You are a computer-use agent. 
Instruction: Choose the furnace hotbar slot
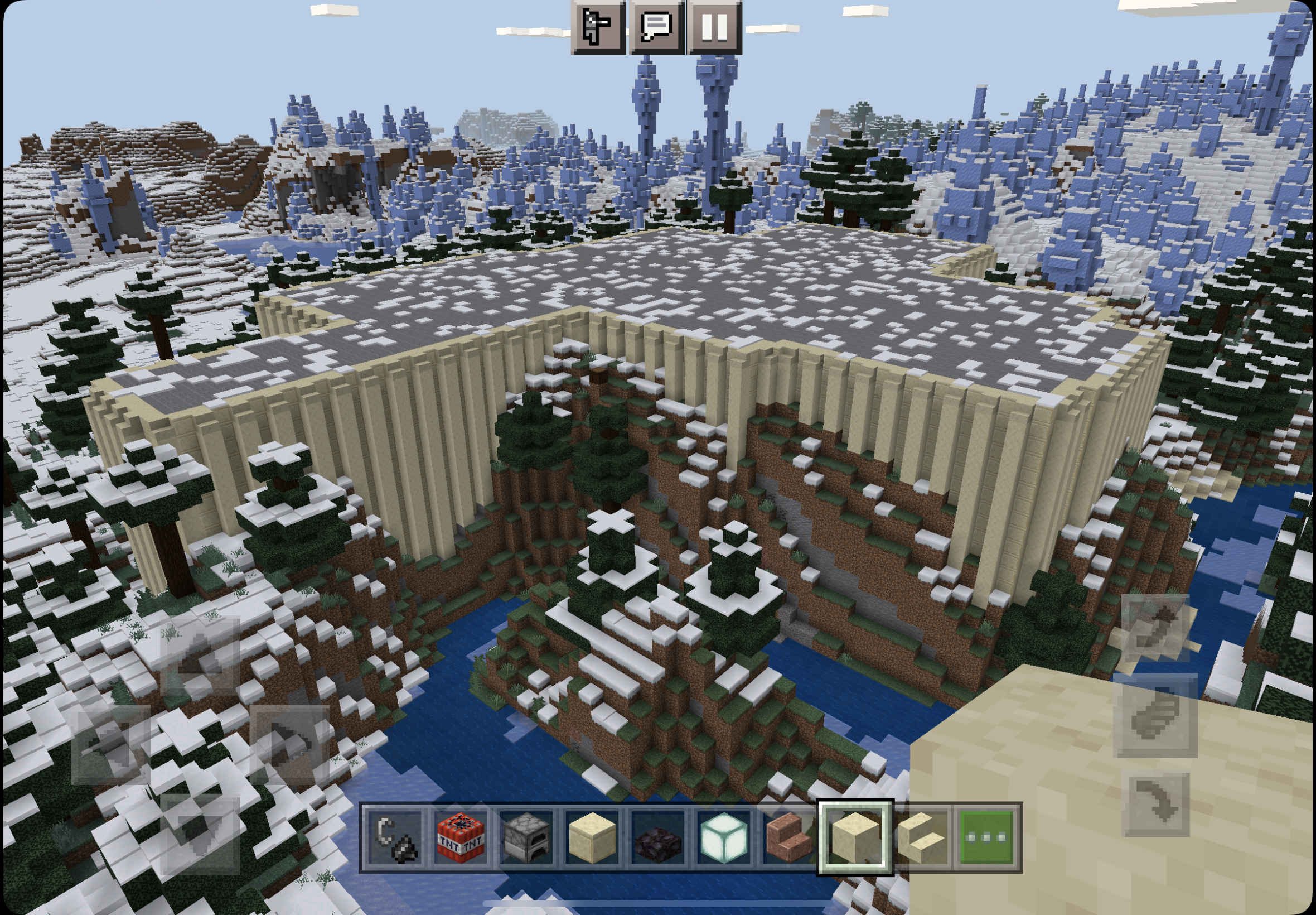click(x=526, y=837)
